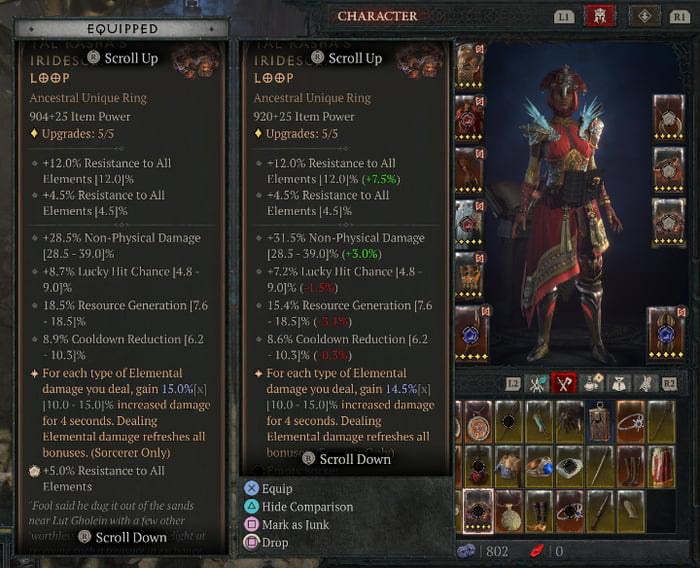Screen dimensions: 700x568
Task: Switch to the helmet-icon equipment tab
Action: point(600,16)
